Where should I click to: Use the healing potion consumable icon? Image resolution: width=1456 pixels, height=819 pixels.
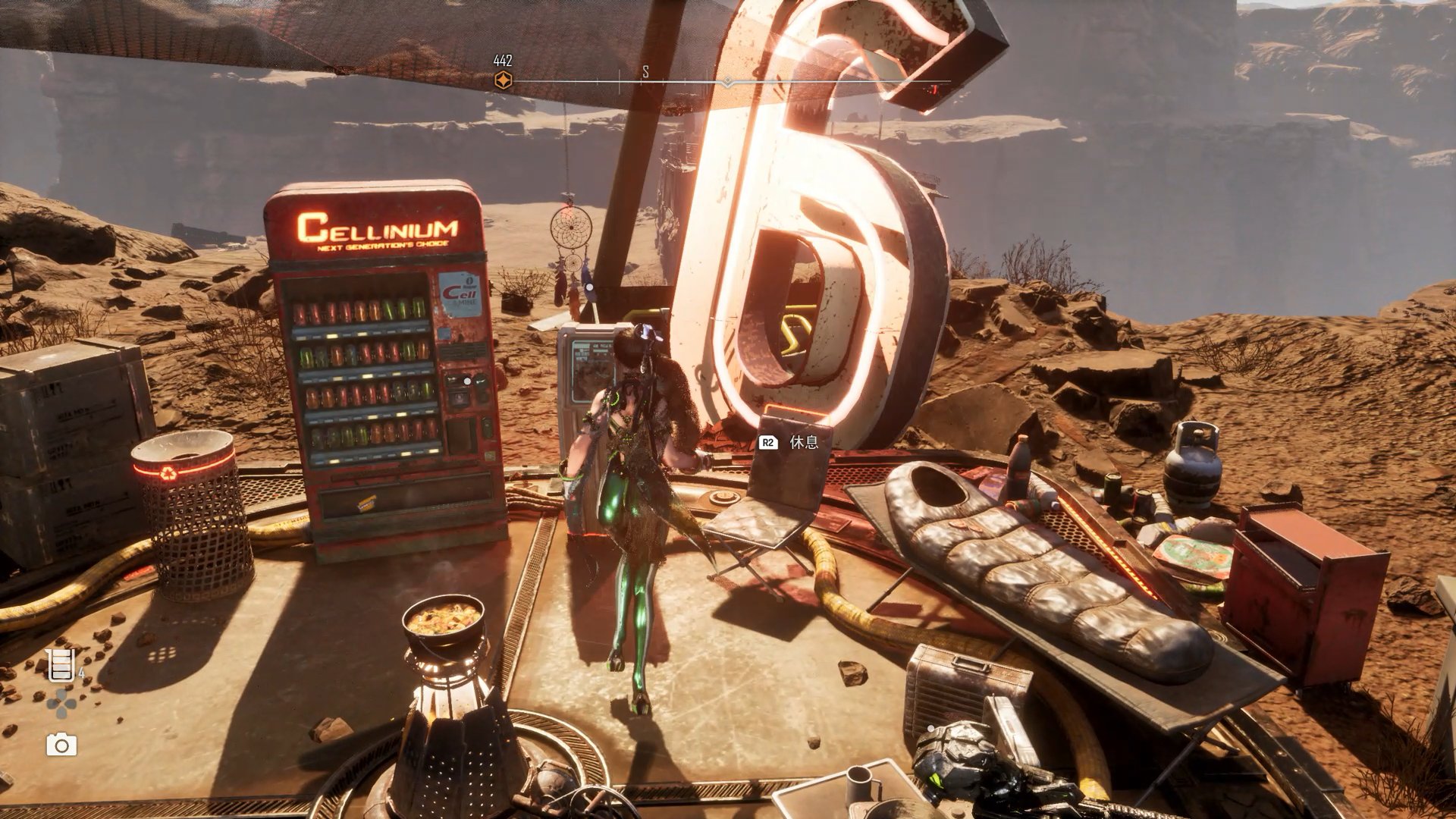(61, 664)
